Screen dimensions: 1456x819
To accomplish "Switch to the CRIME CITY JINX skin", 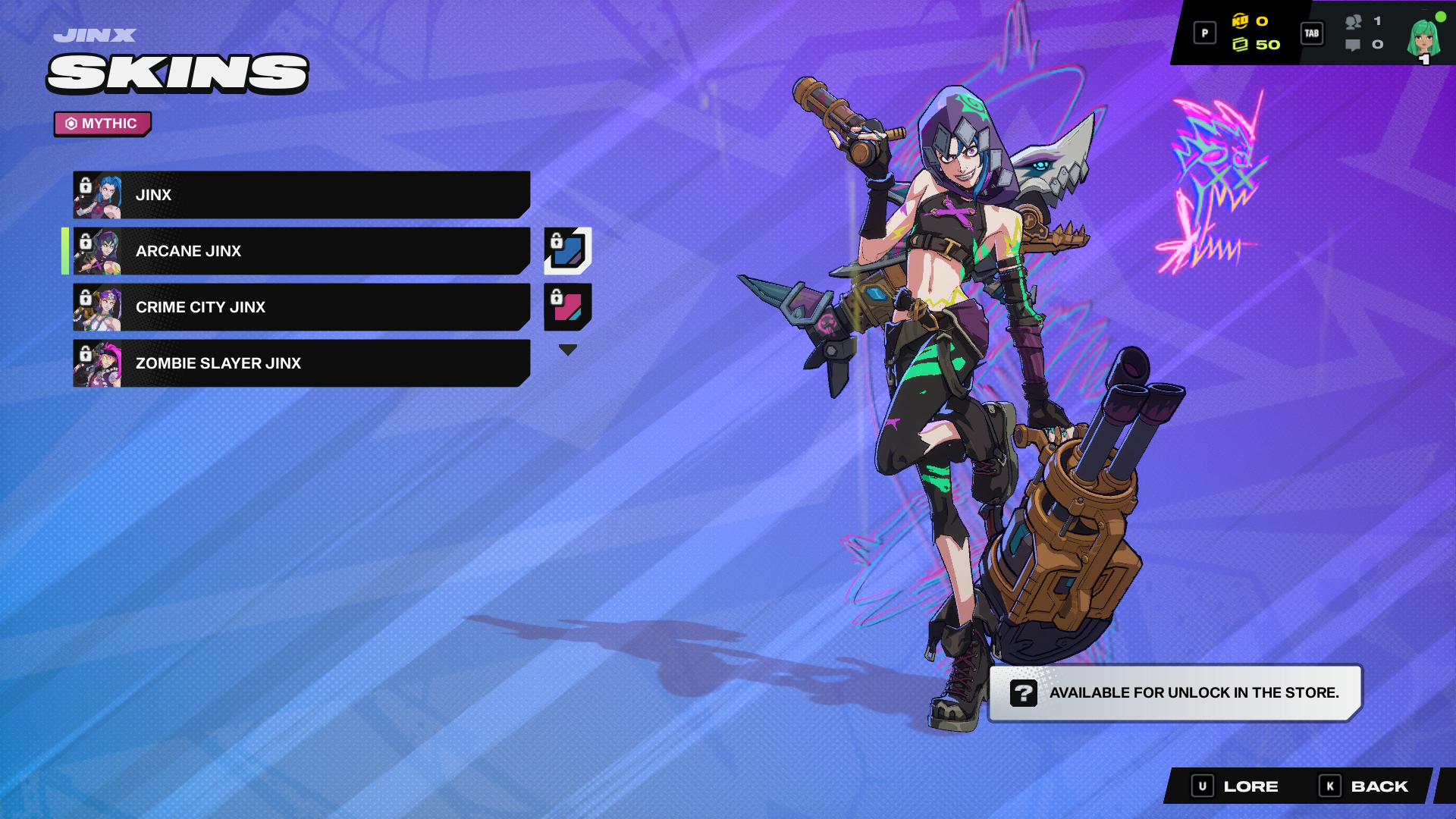I will (x=303, y=307).
